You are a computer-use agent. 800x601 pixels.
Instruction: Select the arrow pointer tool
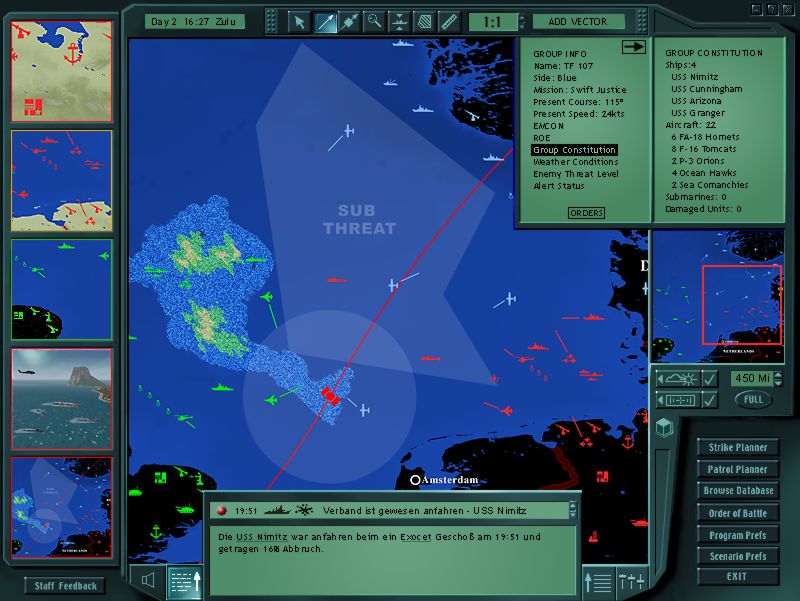pyautogui.click(x=298, y=21)
